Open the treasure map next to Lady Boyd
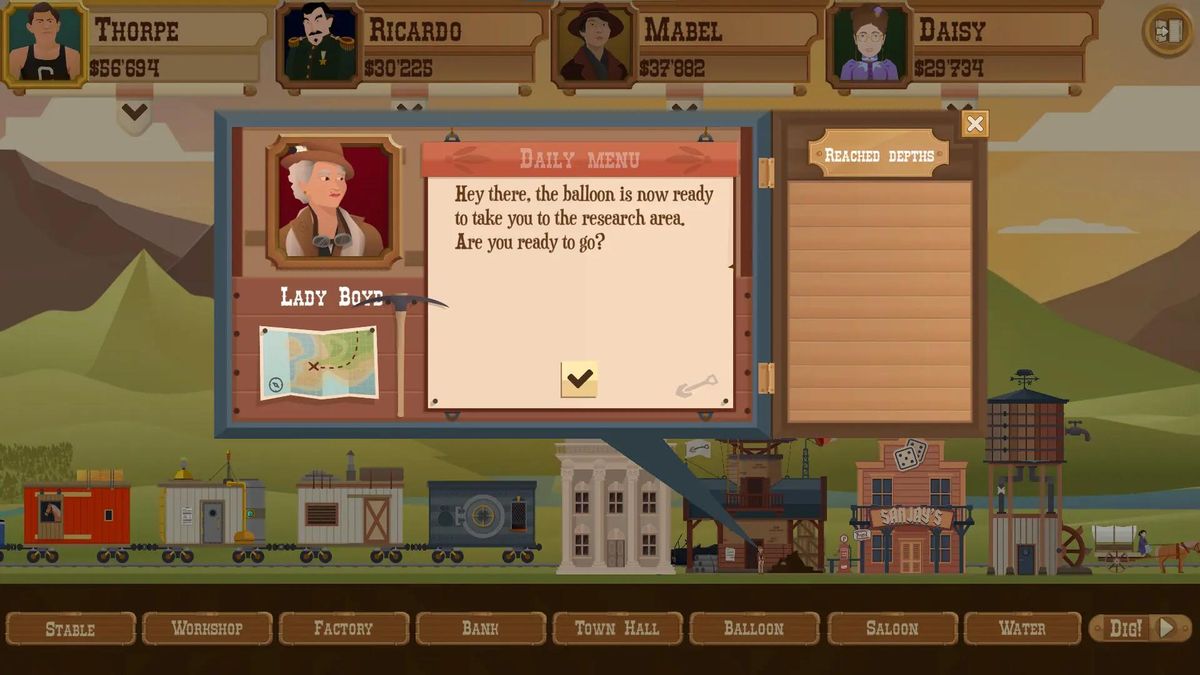This screenshot has width=1200, height=675. coord(319,362)
